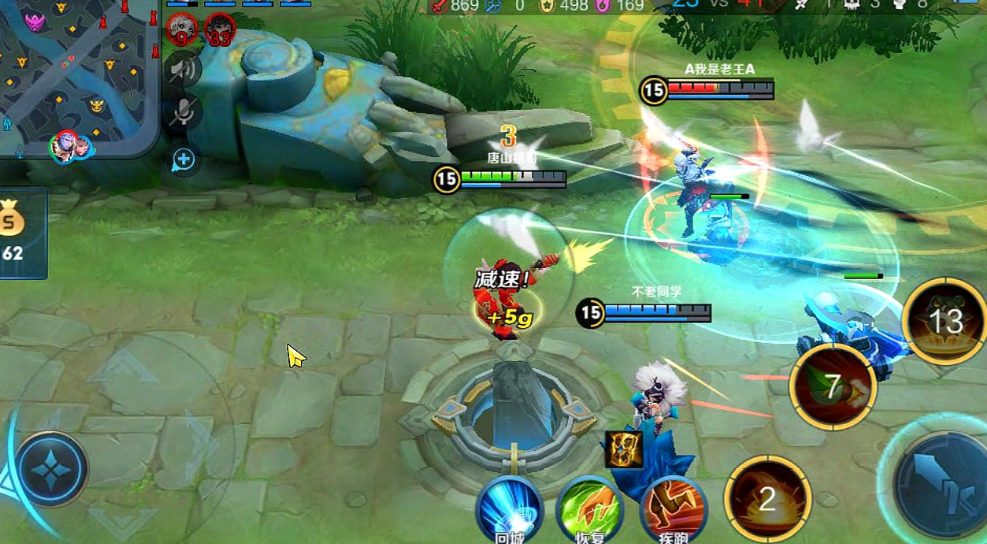Image resolution: width=987 pixels, height=544 pixels.
Task: Select the enemy portrait with timer 9
Action: point(181,29)
